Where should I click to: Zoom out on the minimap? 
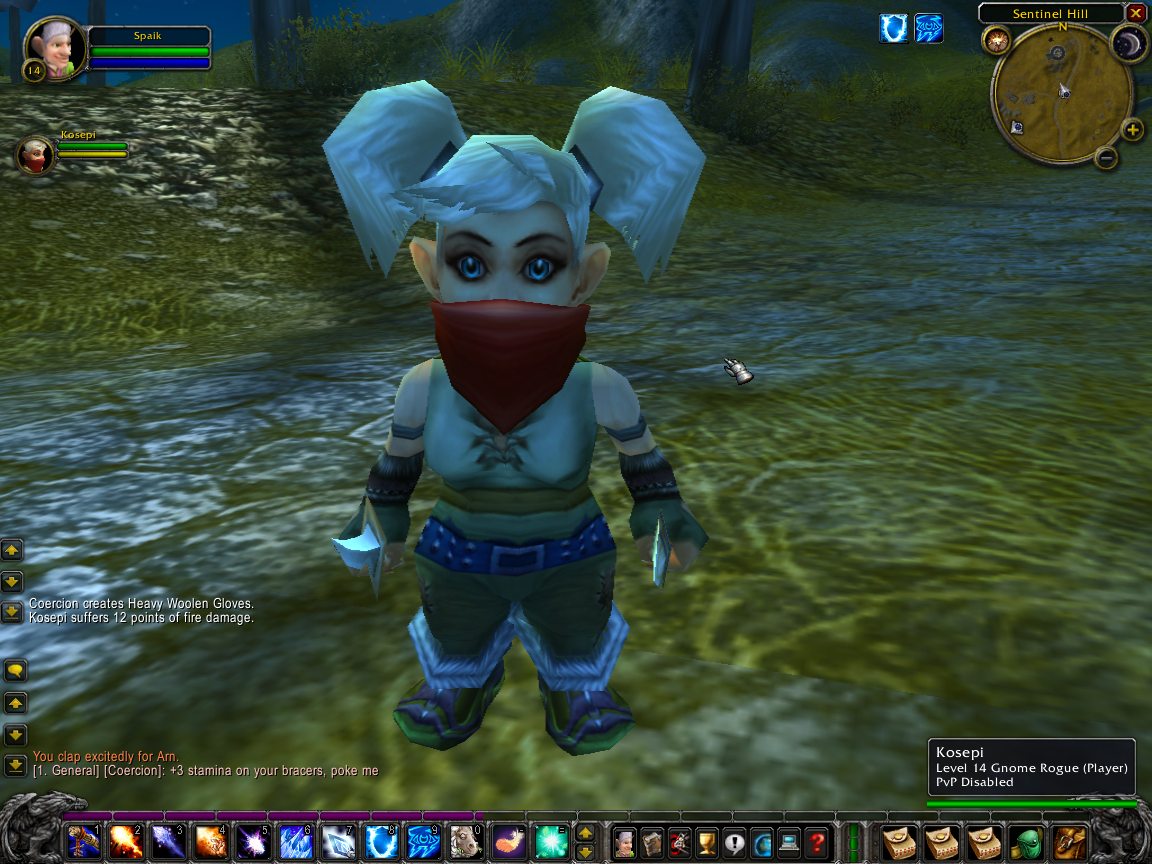point(1105,157)
